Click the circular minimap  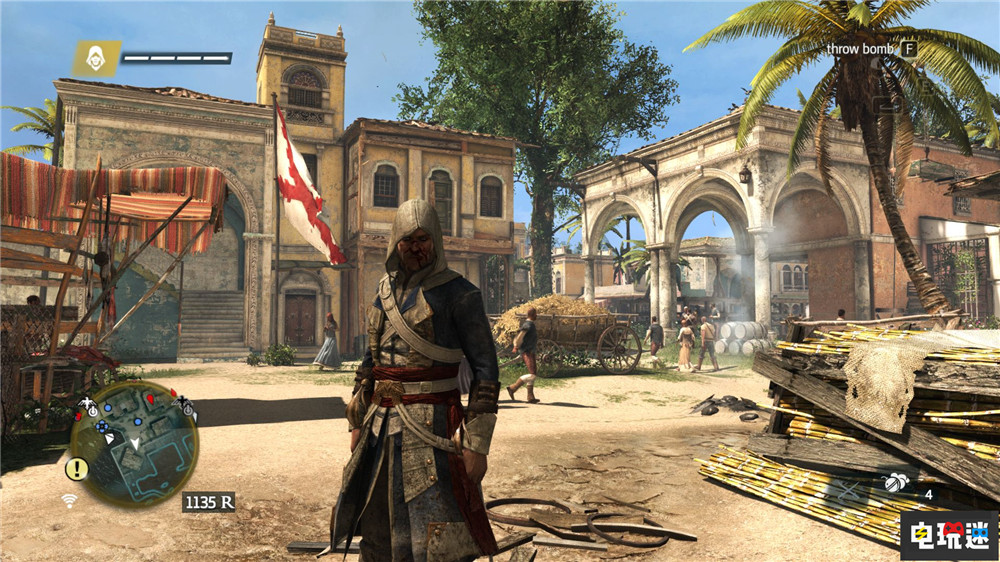coord(133,443)
